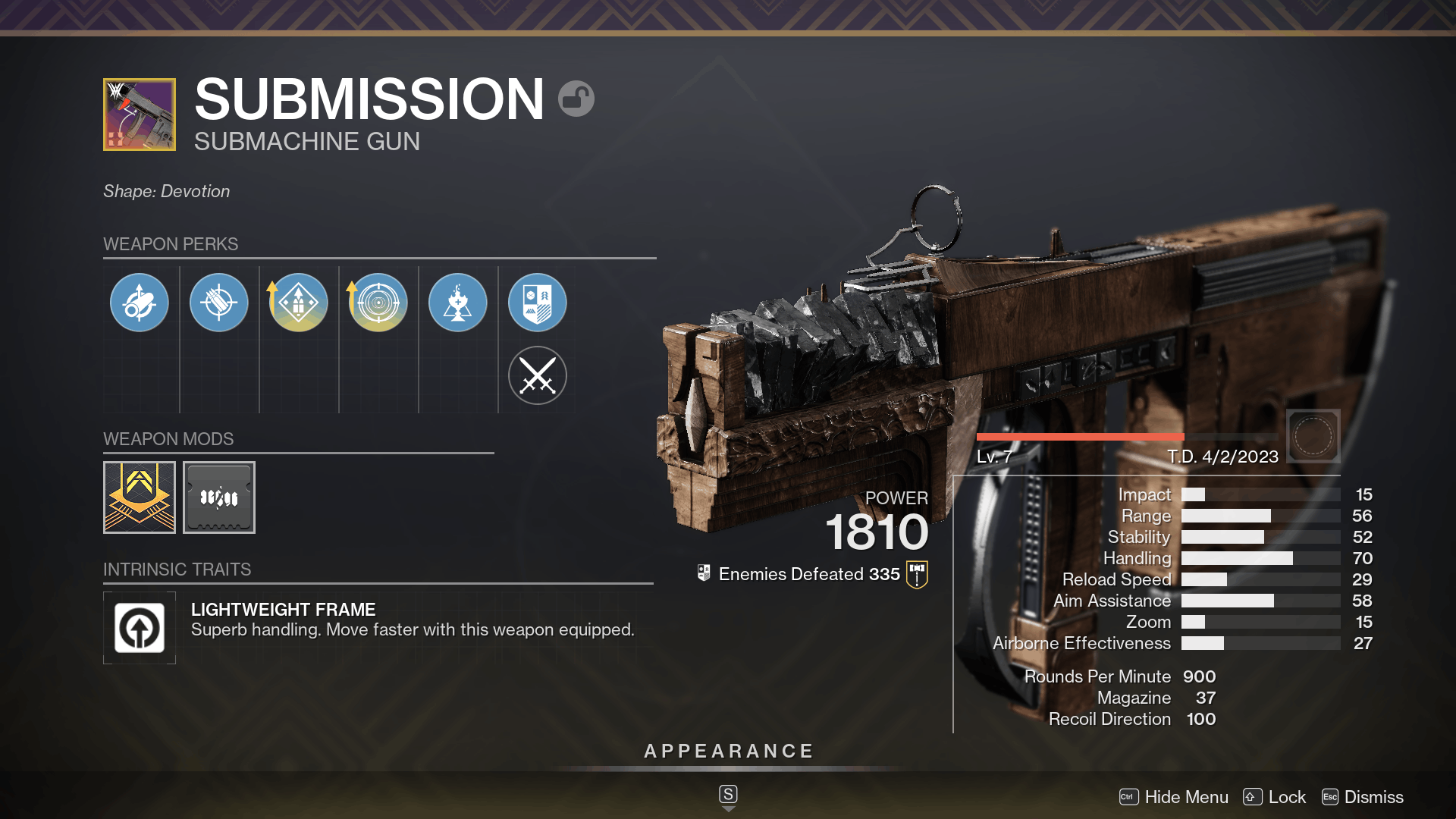Click the empty masterwork circle beside the level bar
Viewport: 1456px width, 819px height.
point(1313,436)
